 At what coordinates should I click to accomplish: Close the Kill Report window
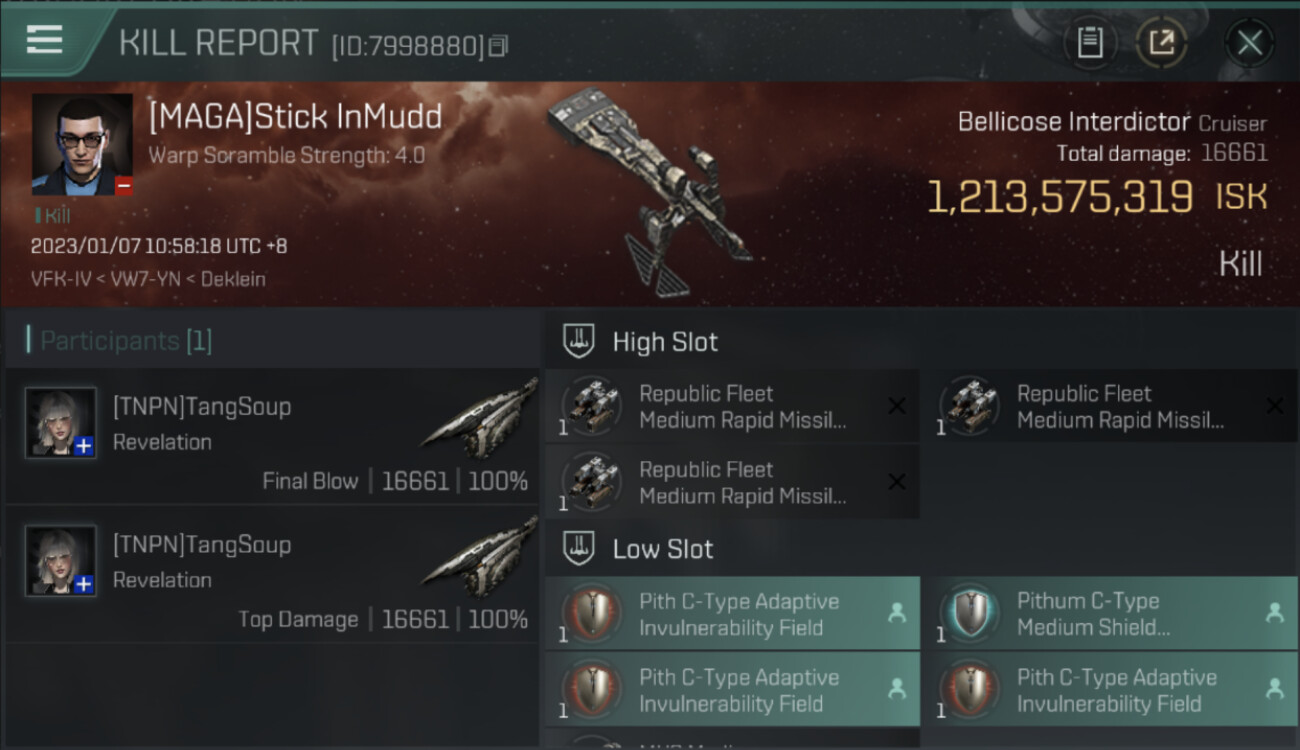pos(1249,43)
